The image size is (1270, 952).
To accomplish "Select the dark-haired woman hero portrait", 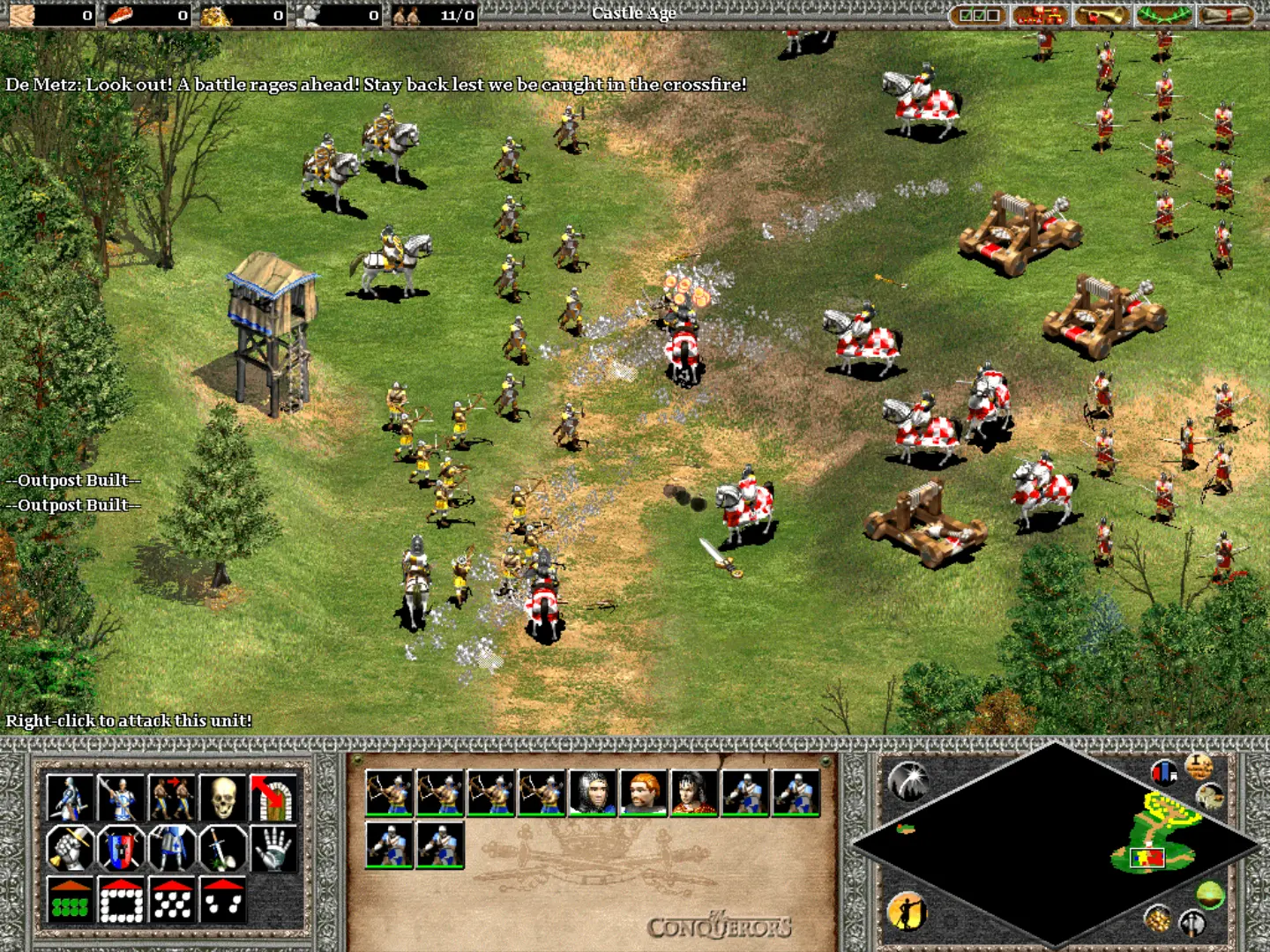I will (694, 792).
